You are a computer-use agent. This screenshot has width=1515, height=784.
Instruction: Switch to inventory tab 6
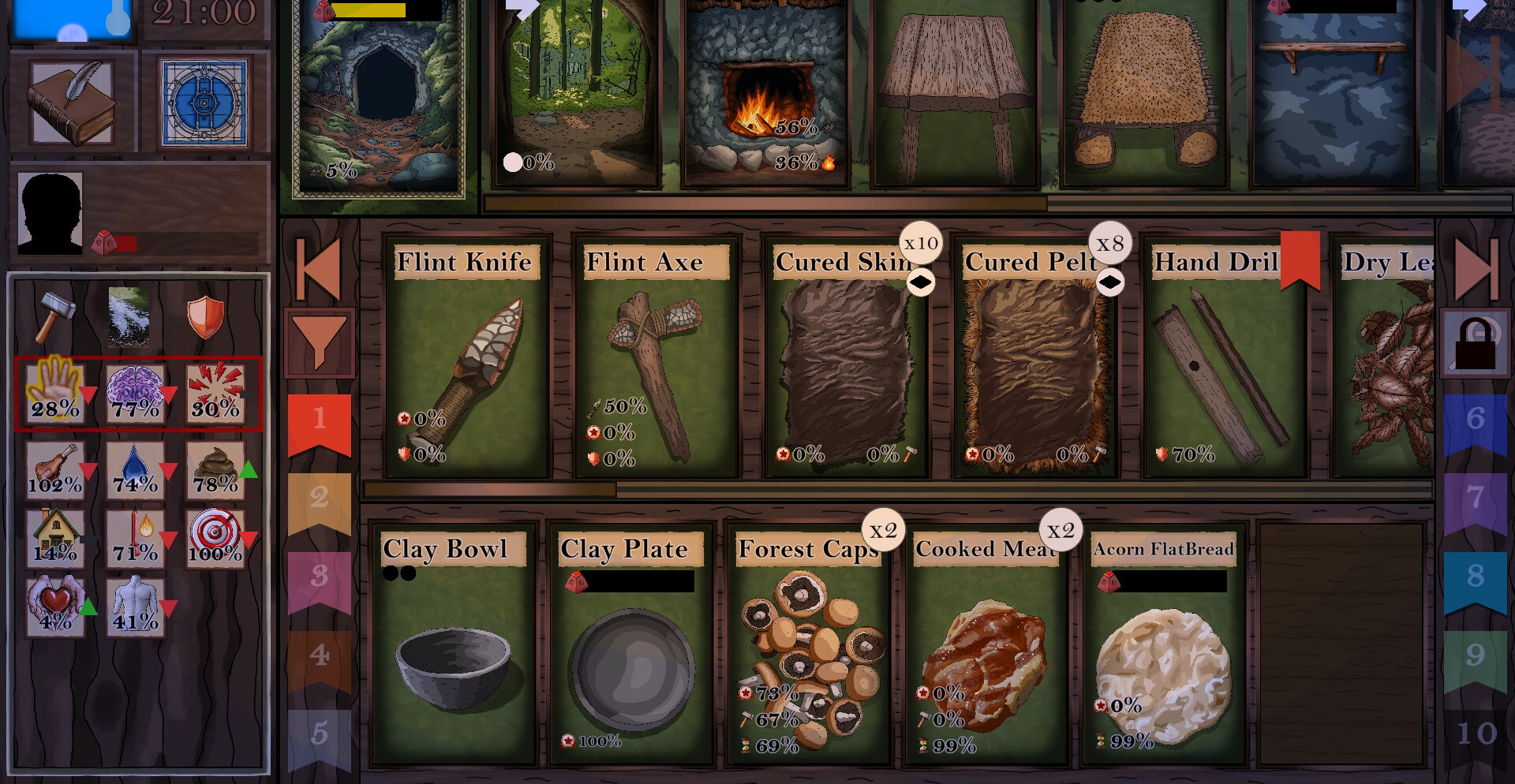pyautogui.click(x=1475, y=420)
